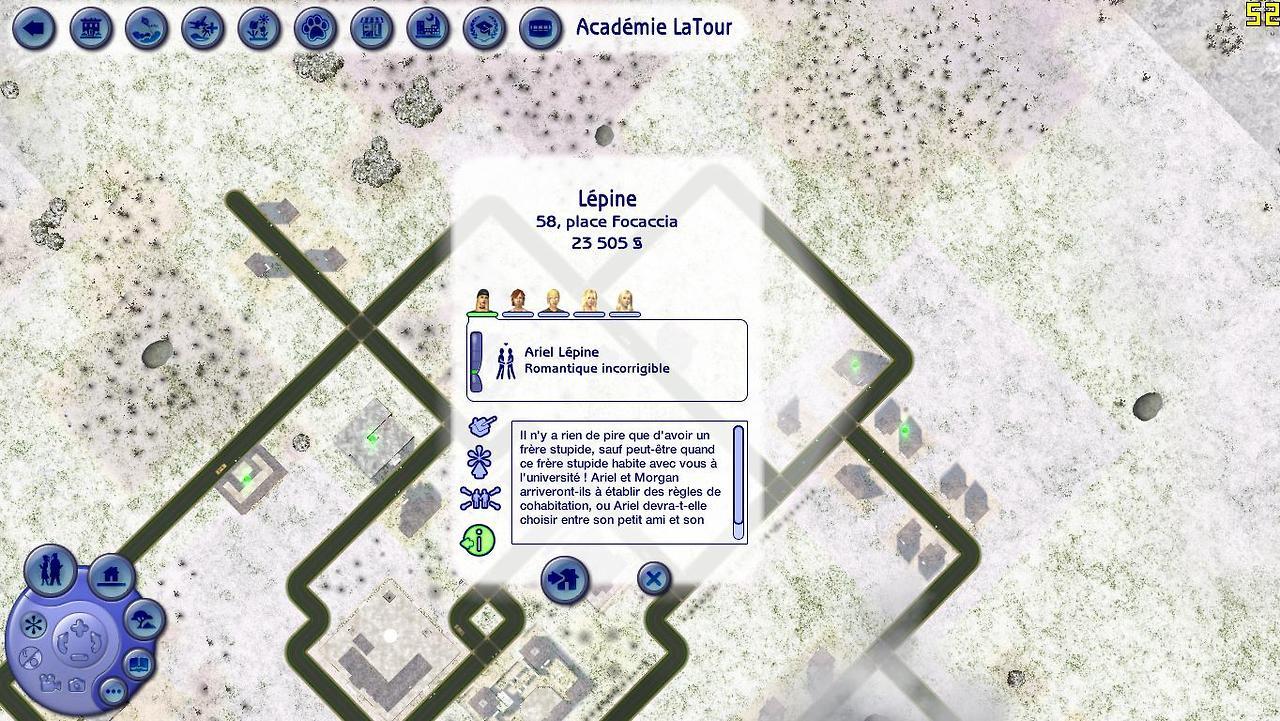Click the household story text scrollbar

coord(739,475)
